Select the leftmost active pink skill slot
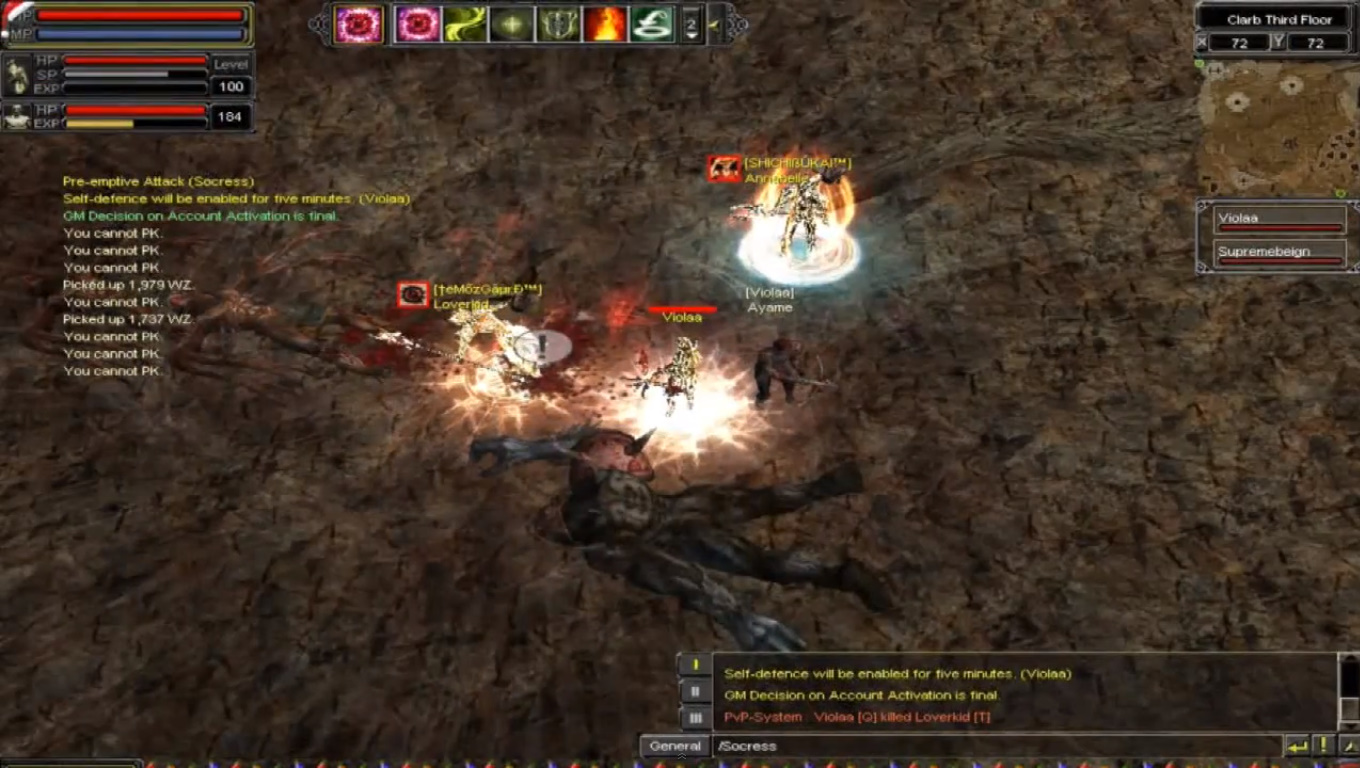 (x=358, y=24)
